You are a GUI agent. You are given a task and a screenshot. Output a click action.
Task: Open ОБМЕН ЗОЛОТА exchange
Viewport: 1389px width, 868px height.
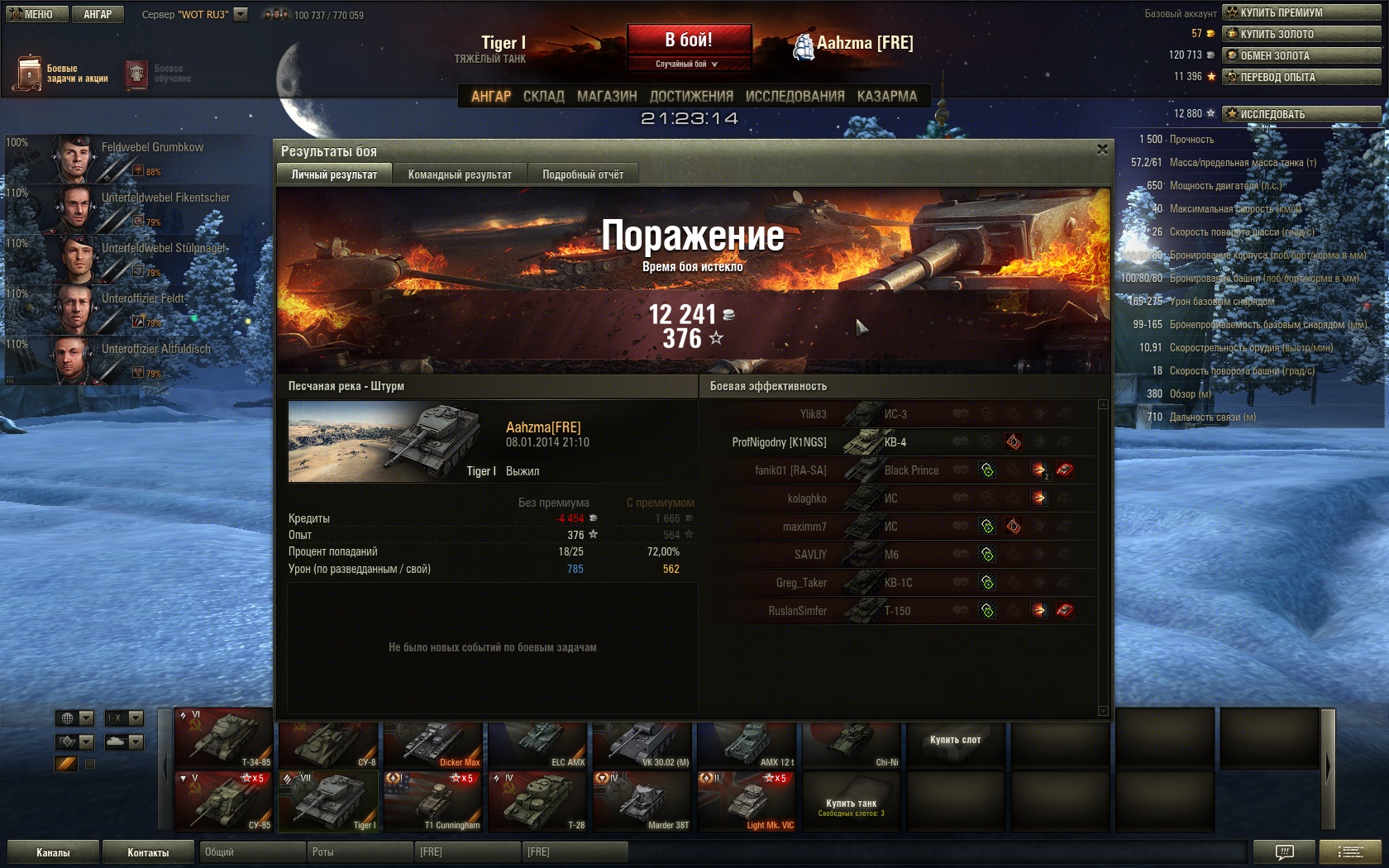point(1301,55)
